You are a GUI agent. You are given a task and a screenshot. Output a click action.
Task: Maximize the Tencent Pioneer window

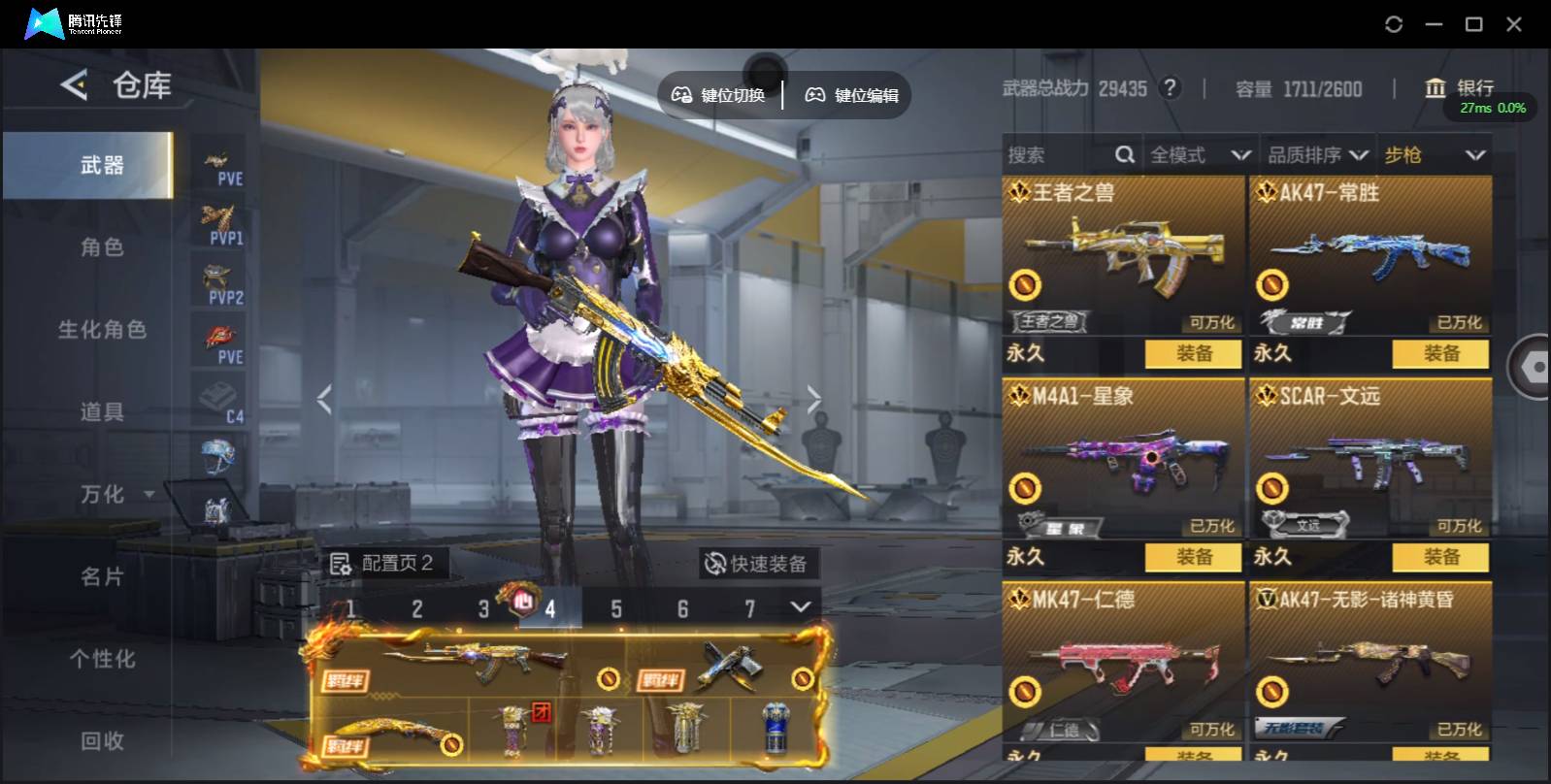[1473, 24]
